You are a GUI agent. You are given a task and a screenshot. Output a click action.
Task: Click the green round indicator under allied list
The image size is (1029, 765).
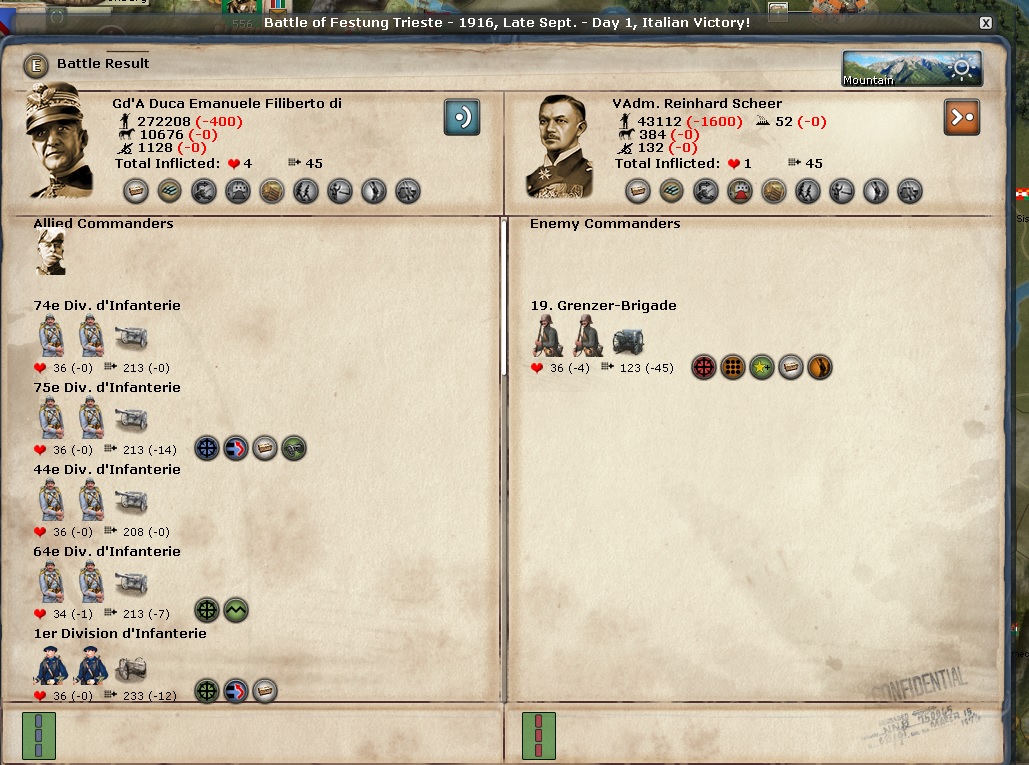coord(39,735)
